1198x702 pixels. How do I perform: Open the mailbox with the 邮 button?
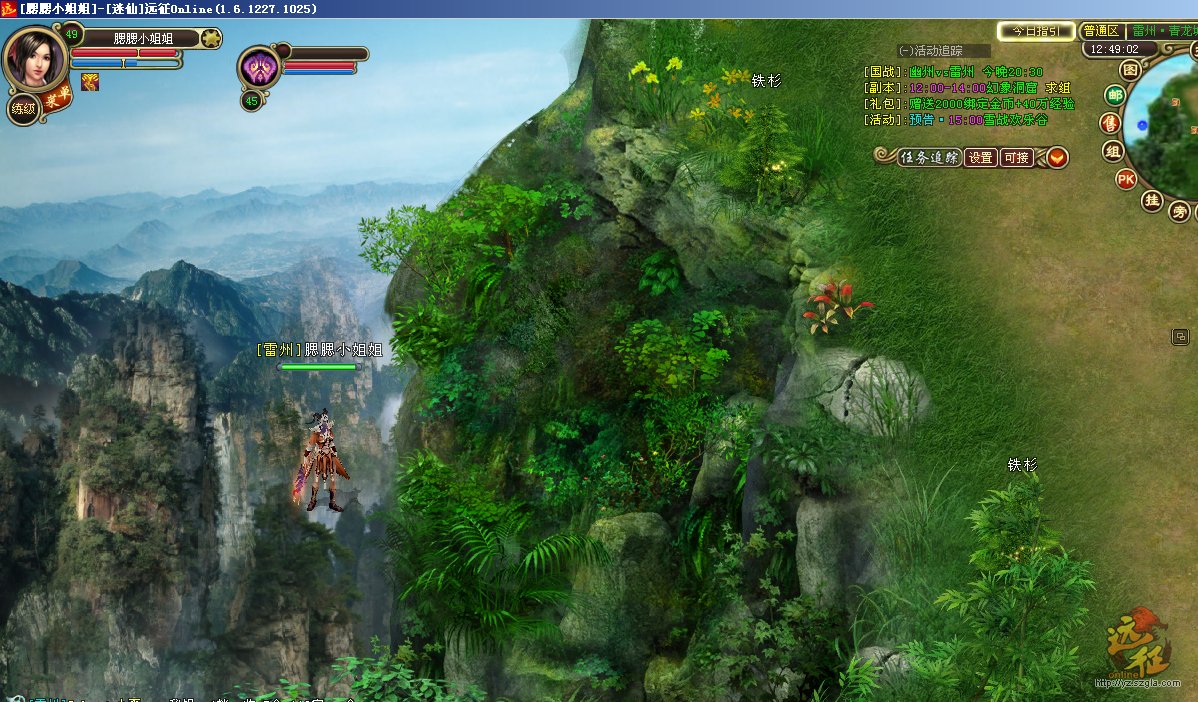pos(1115,96)
